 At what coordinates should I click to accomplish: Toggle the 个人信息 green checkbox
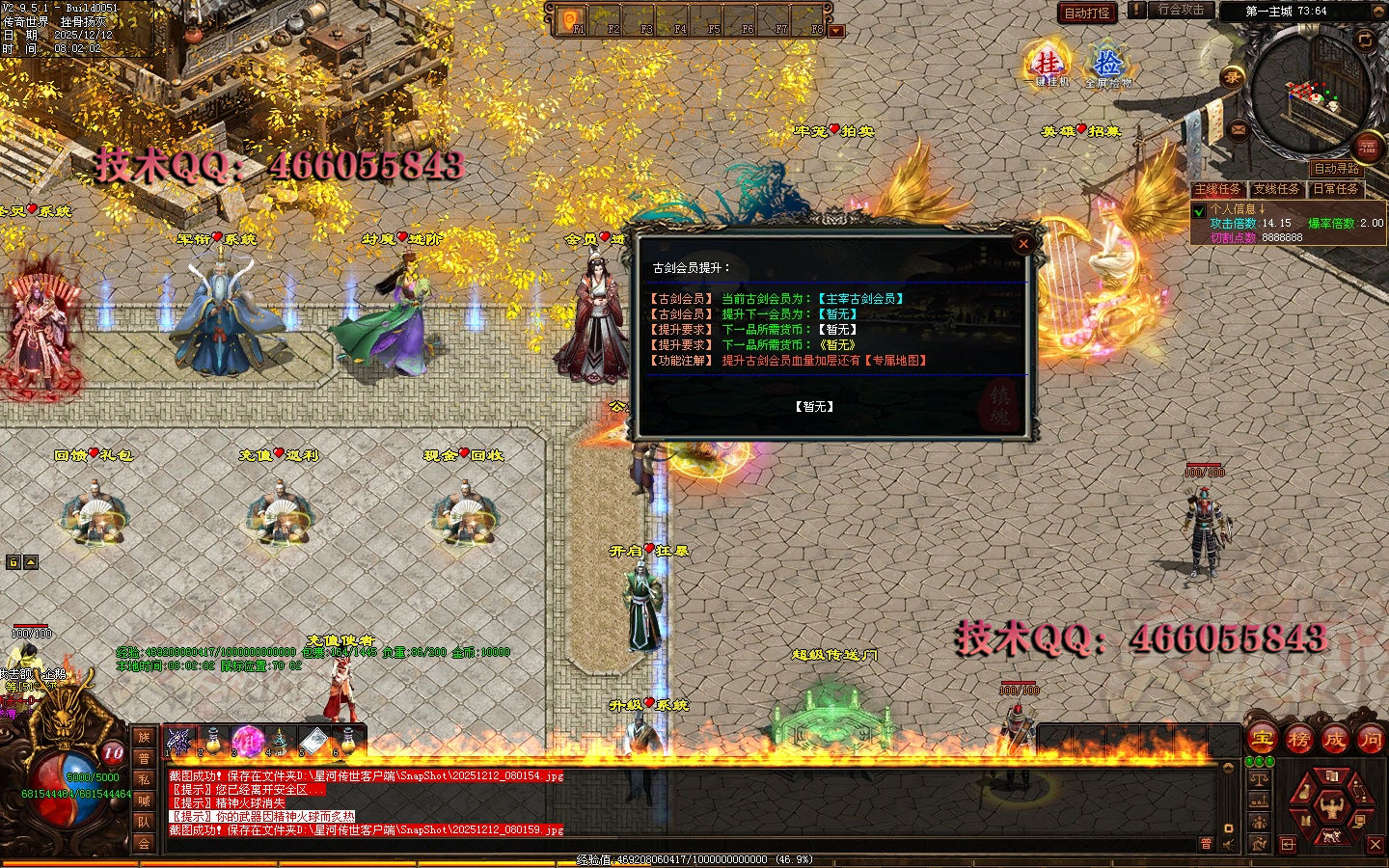pos(1199,210)
